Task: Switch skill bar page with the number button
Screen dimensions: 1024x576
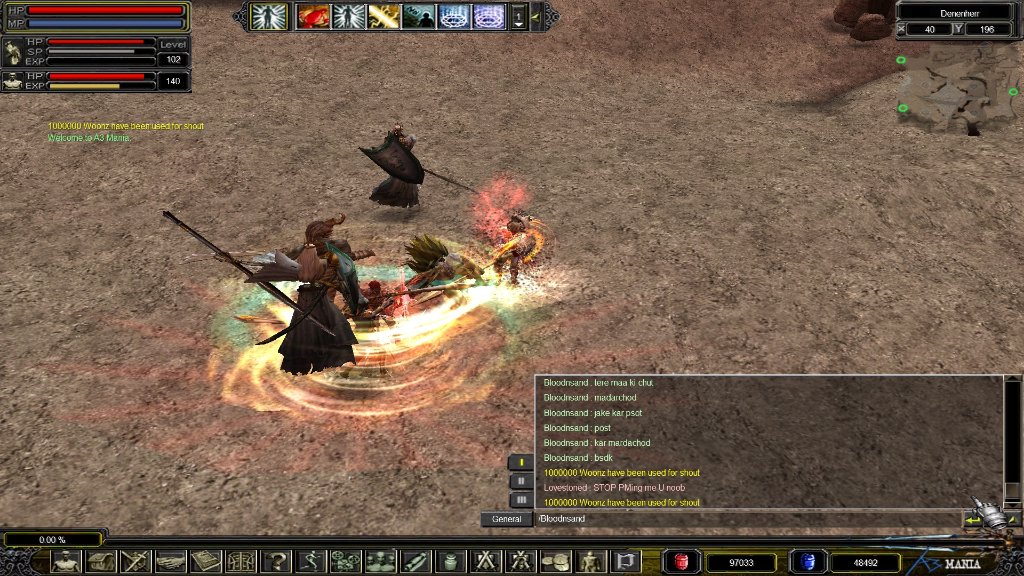Action: click(x=519, y=16)
